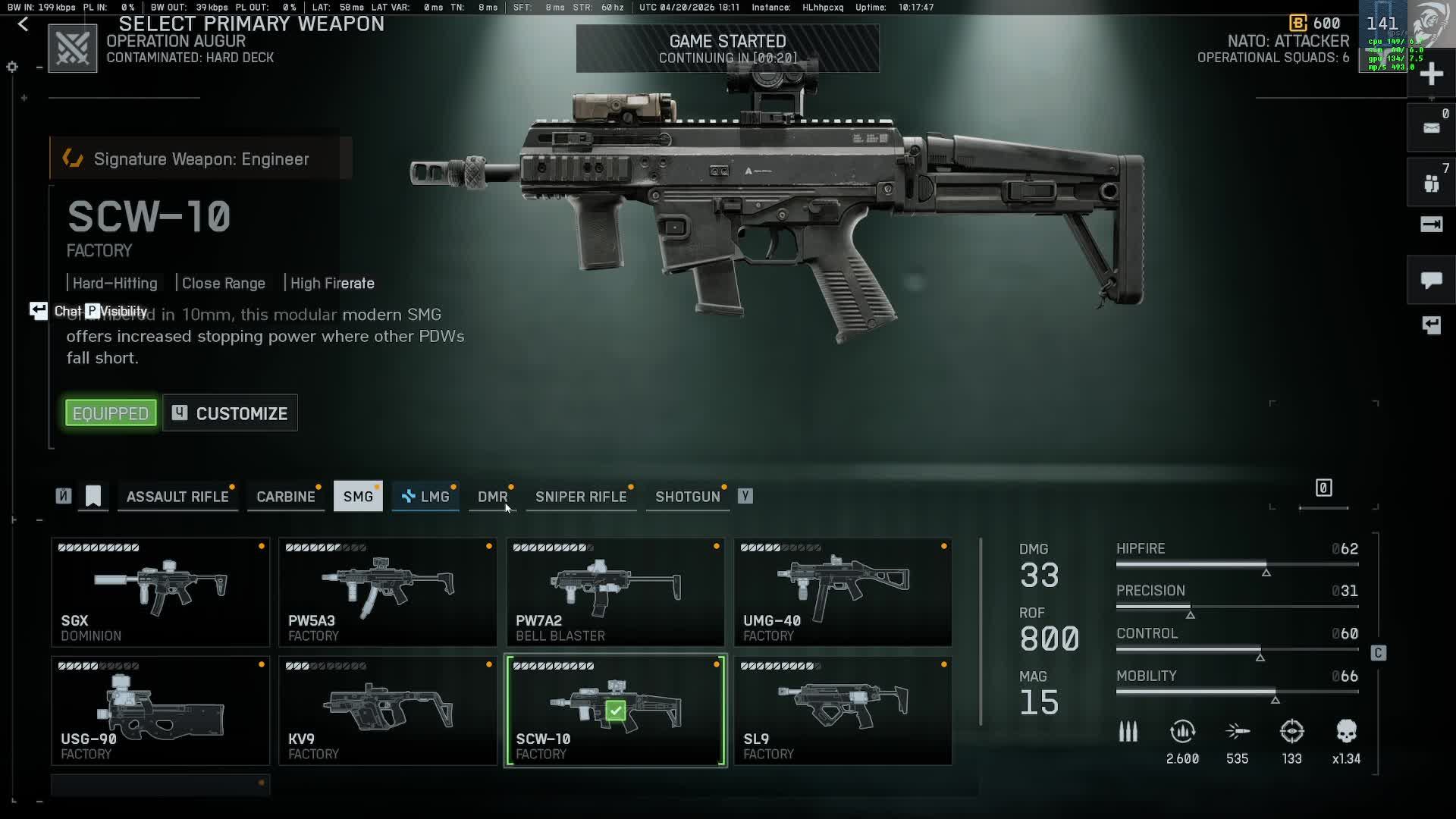
Task: Select the SMG category tab
Action: pos(358,497)
